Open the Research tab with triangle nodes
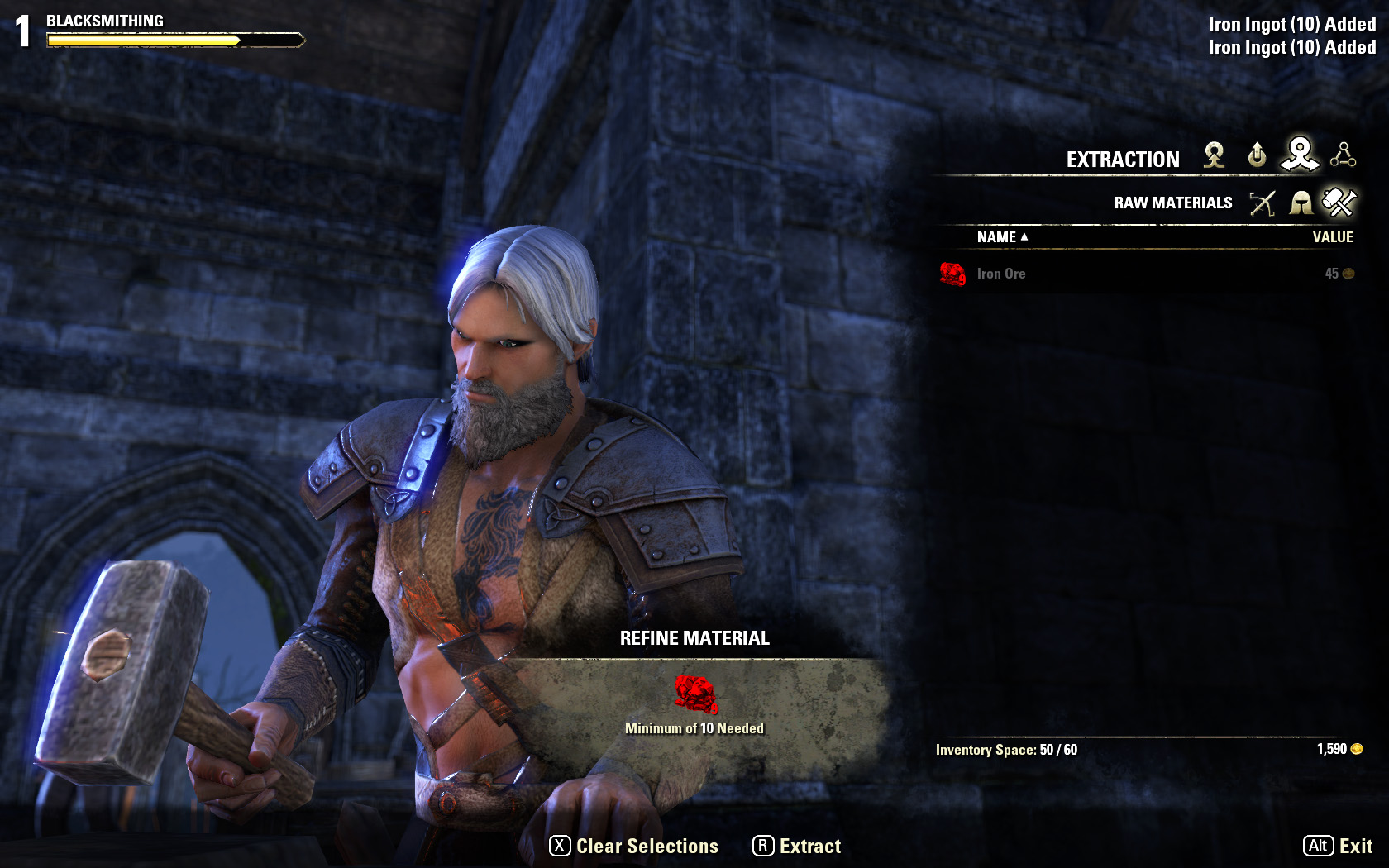1389x868 pixels. [1343, 155]
